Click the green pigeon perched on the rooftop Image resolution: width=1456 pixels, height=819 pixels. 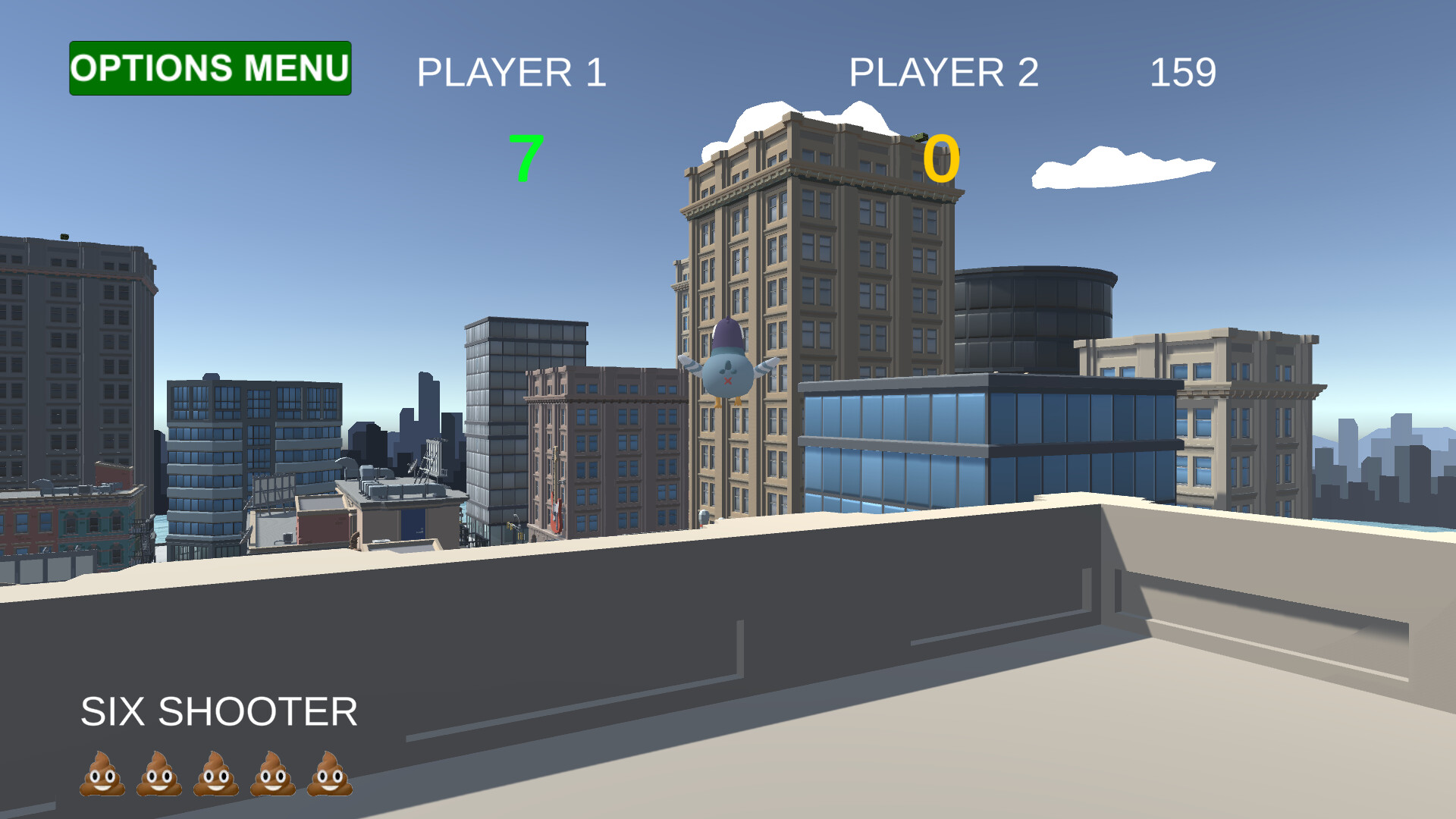point(920,137)
